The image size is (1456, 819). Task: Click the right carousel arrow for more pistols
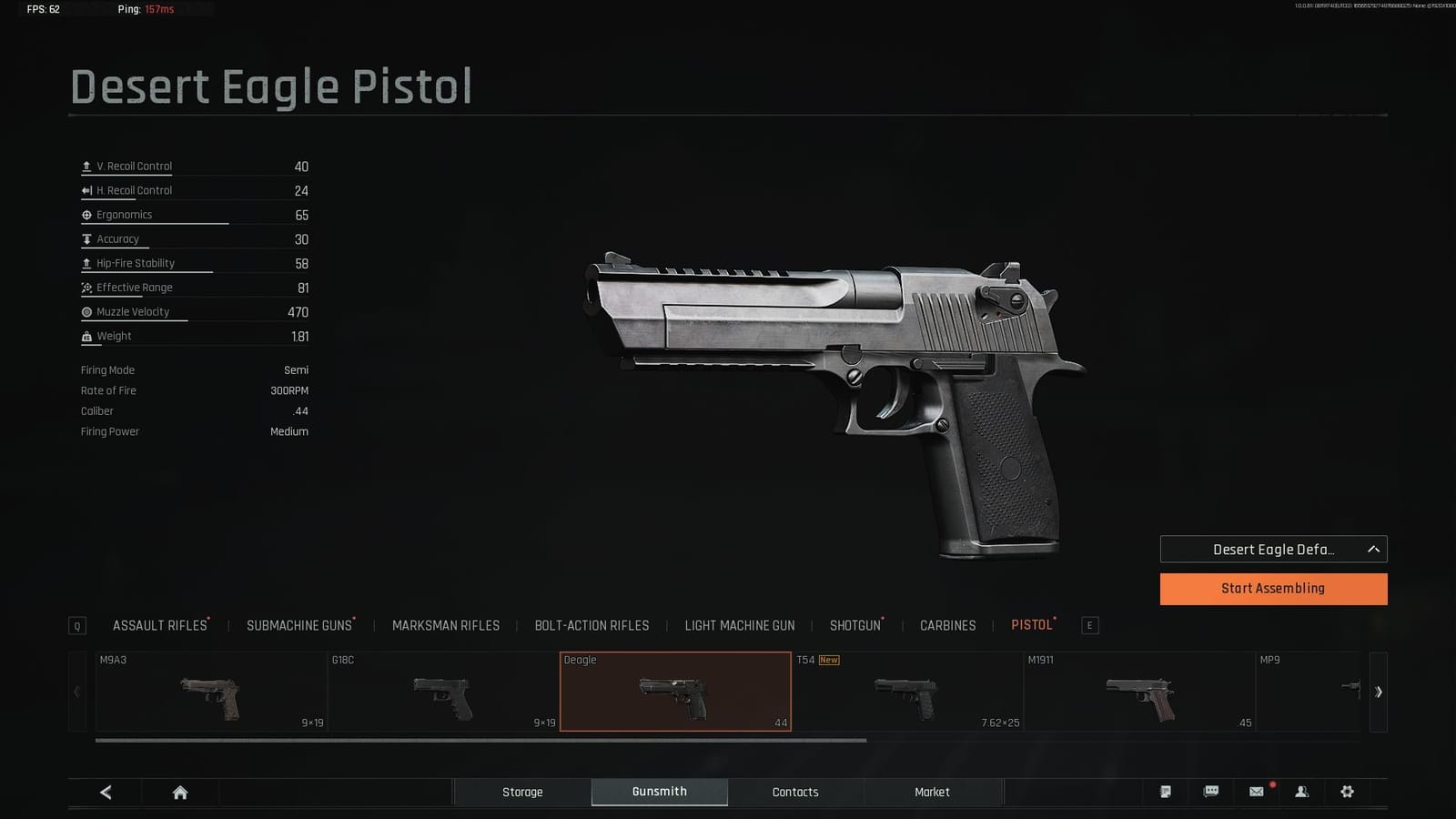[x=1378, y=692]
